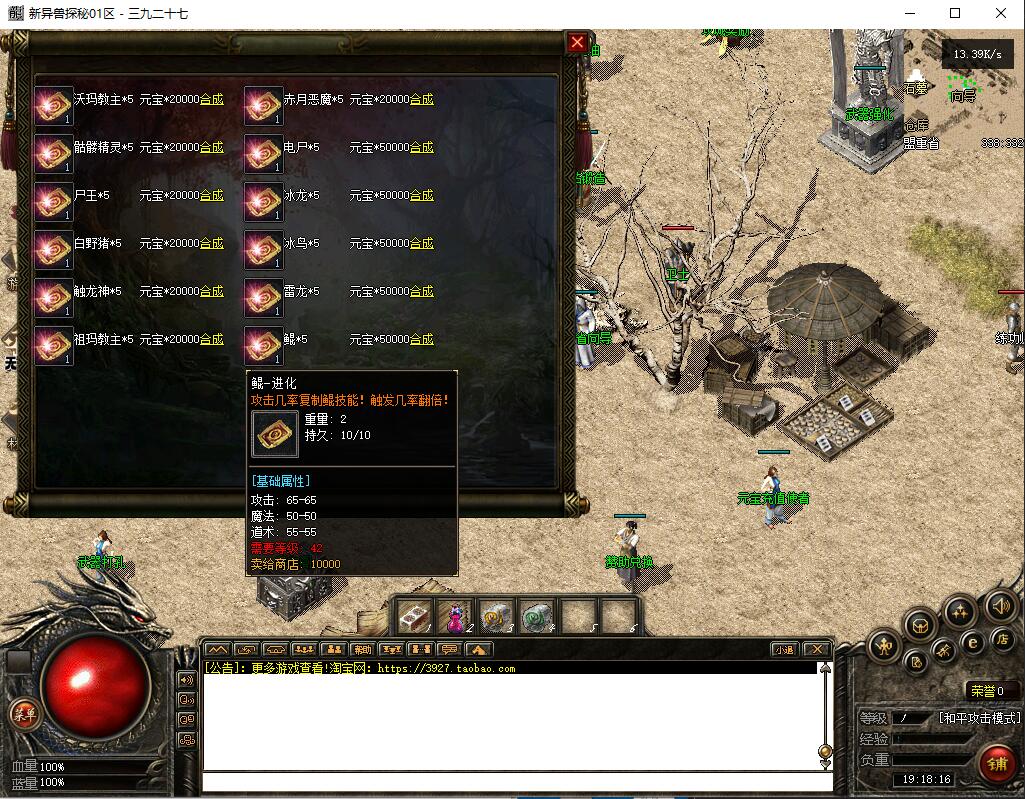The height and width of the screenshot is (799, 1025).
Task: Synthesize the 祖玛教主*5 entry
Action: tap(211, 340)
